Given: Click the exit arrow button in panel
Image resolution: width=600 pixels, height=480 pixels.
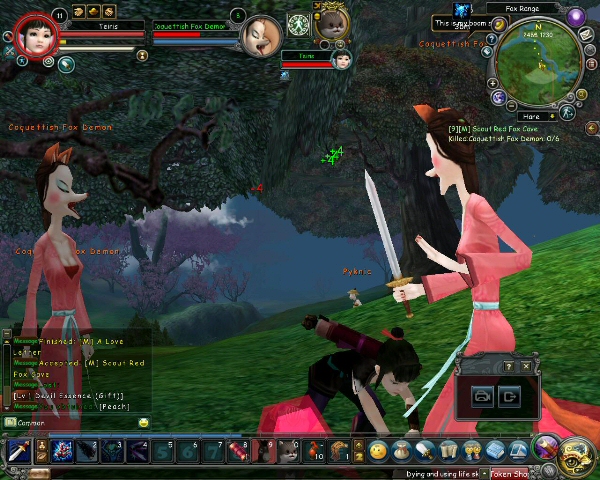Looking at the screenshot, I should [x=510, y=397].
